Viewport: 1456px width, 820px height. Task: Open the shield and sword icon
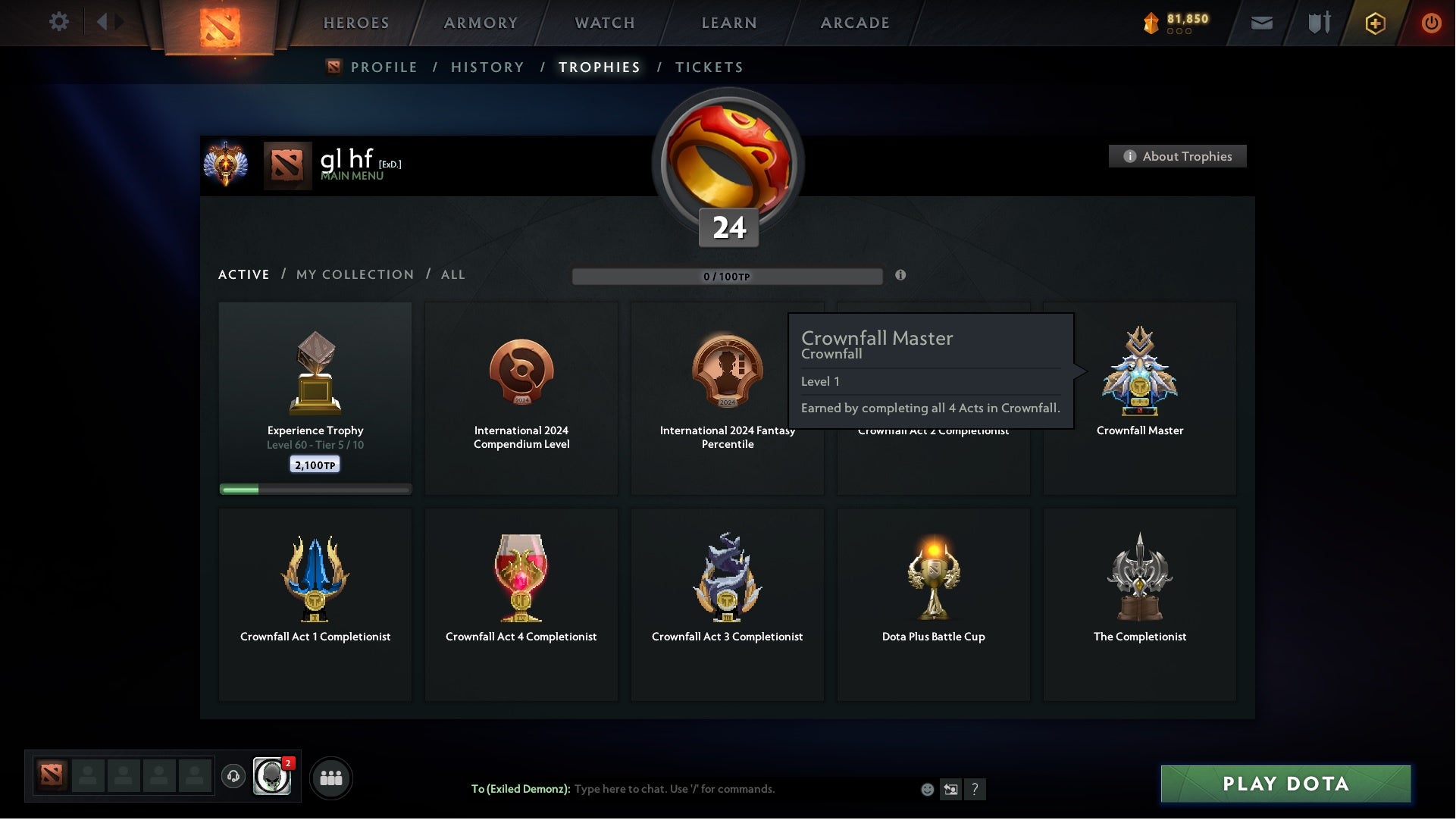(1318, 22)
